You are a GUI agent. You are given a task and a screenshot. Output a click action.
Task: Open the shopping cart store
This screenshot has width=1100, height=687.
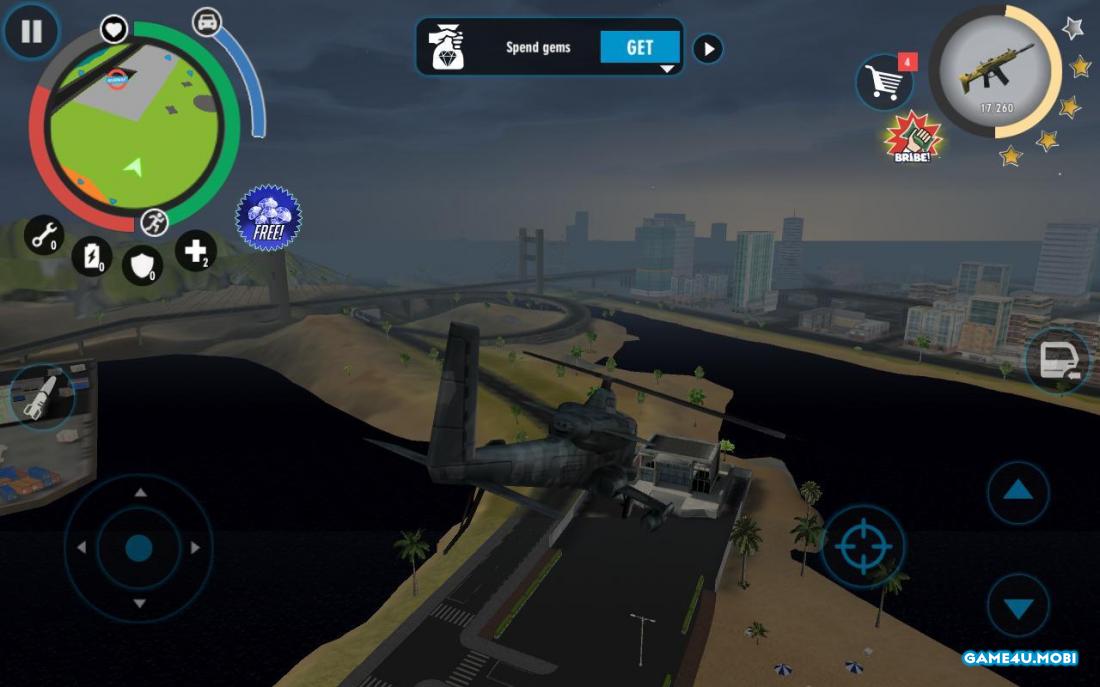pos(884,82)
